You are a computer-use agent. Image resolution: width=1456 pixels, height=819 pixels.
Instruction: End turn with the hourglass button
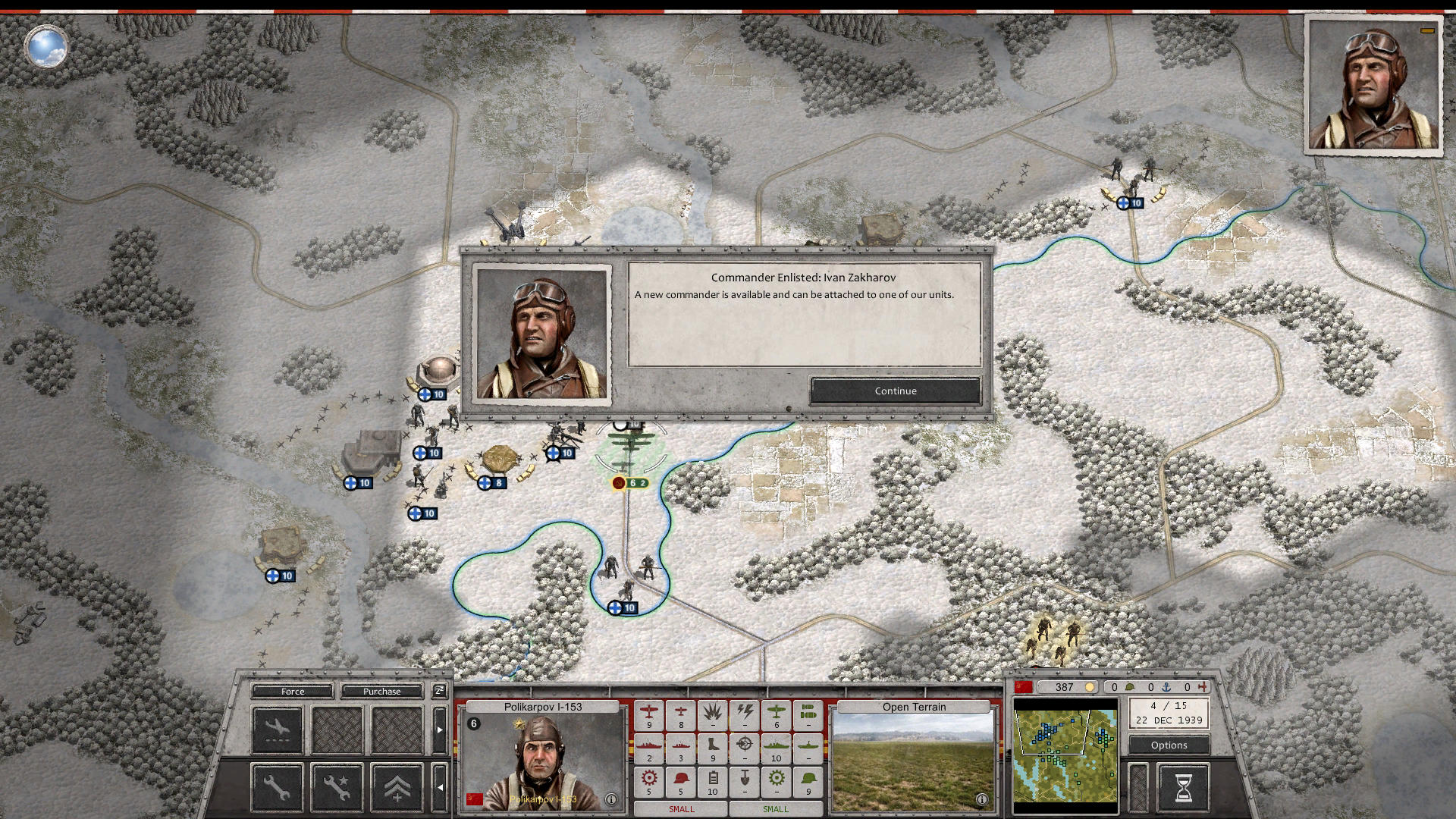[x=1182, y=788]
